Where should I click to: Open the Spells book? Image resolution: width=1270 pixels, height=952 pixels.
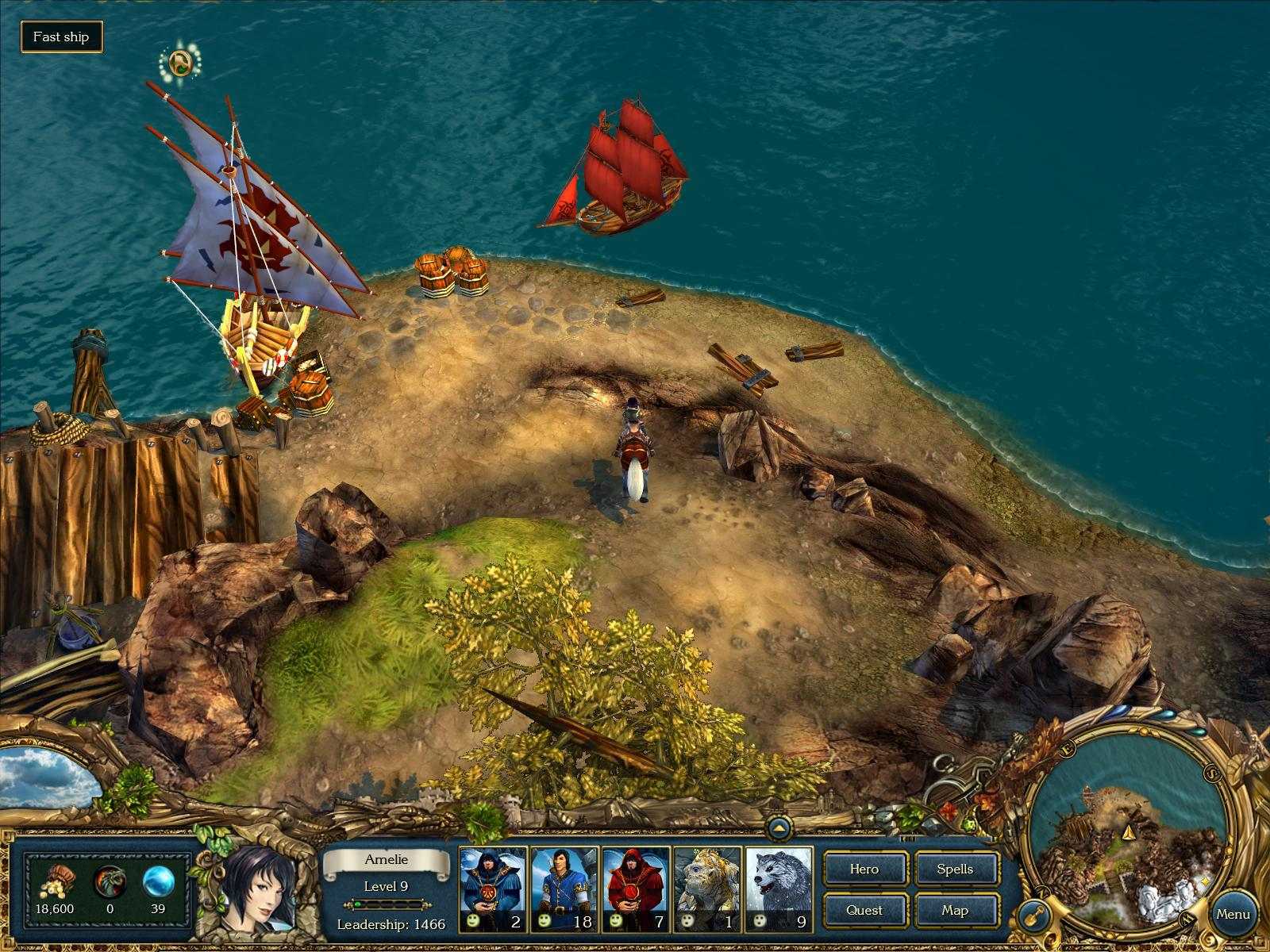coord(956,869)
